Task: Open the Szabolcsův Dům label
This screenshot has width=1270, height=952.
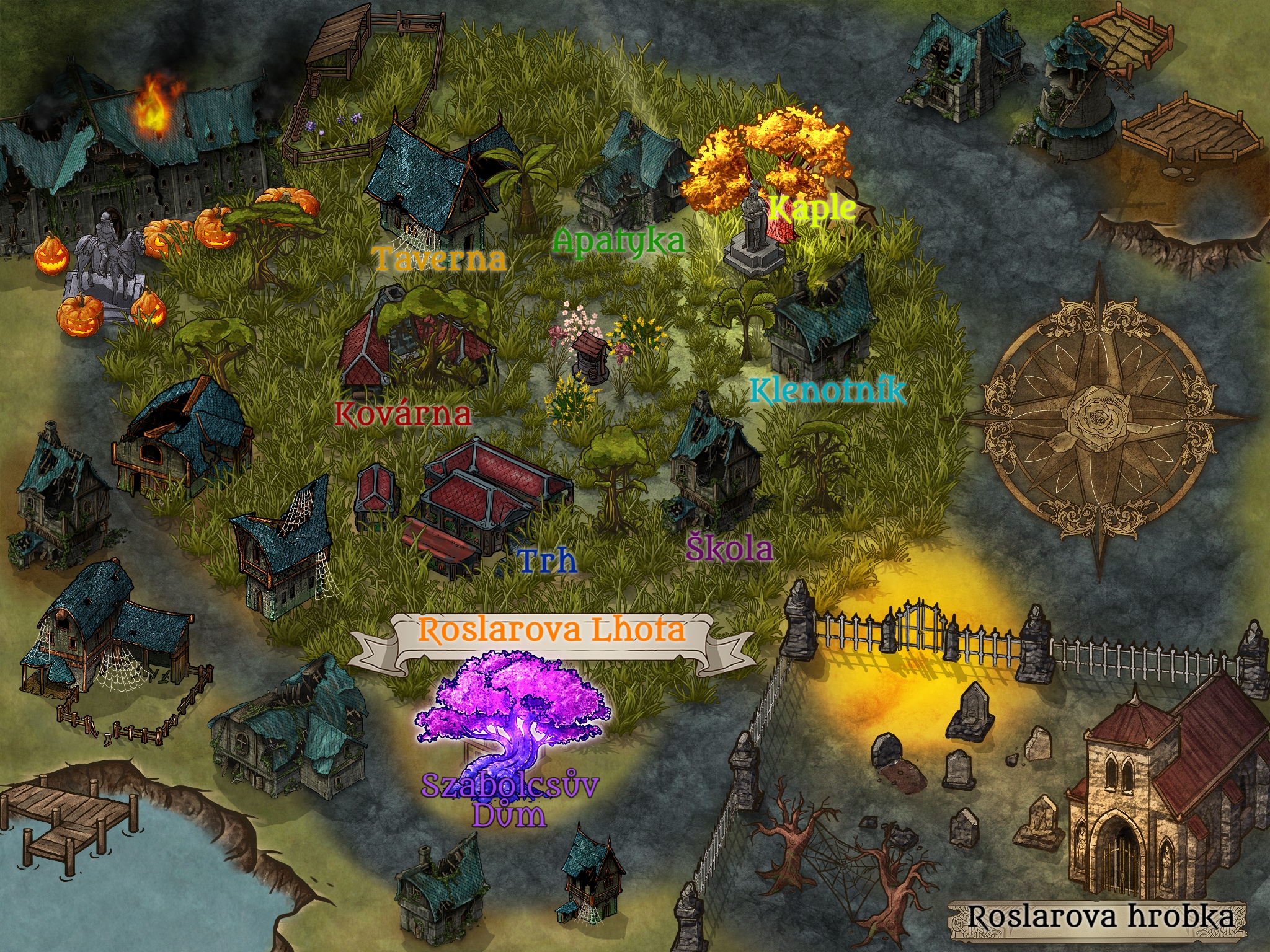Action: point(510,800)
